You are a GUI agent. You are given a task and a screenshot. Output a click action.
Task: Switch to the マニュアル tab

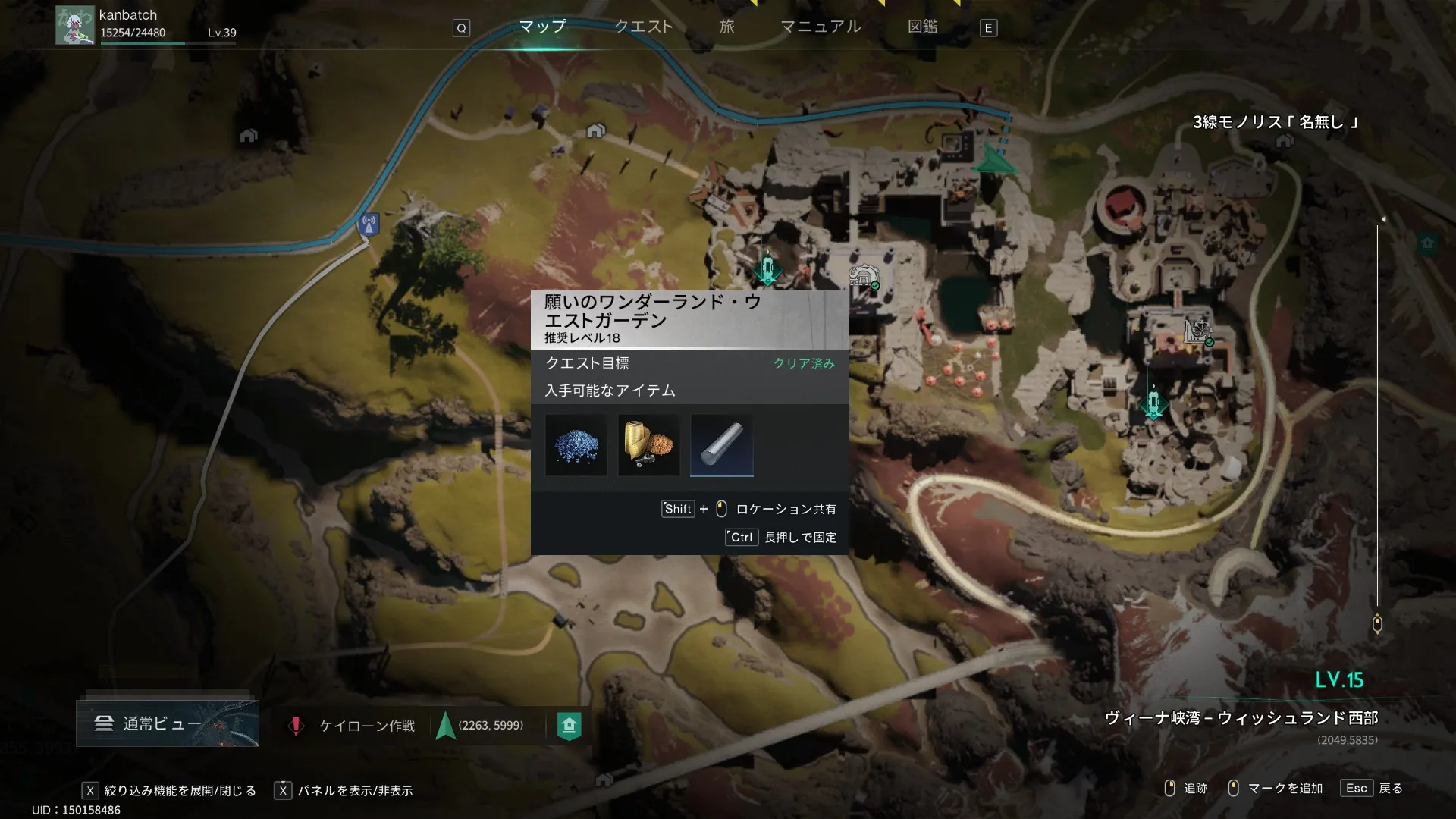pos(821,27)
